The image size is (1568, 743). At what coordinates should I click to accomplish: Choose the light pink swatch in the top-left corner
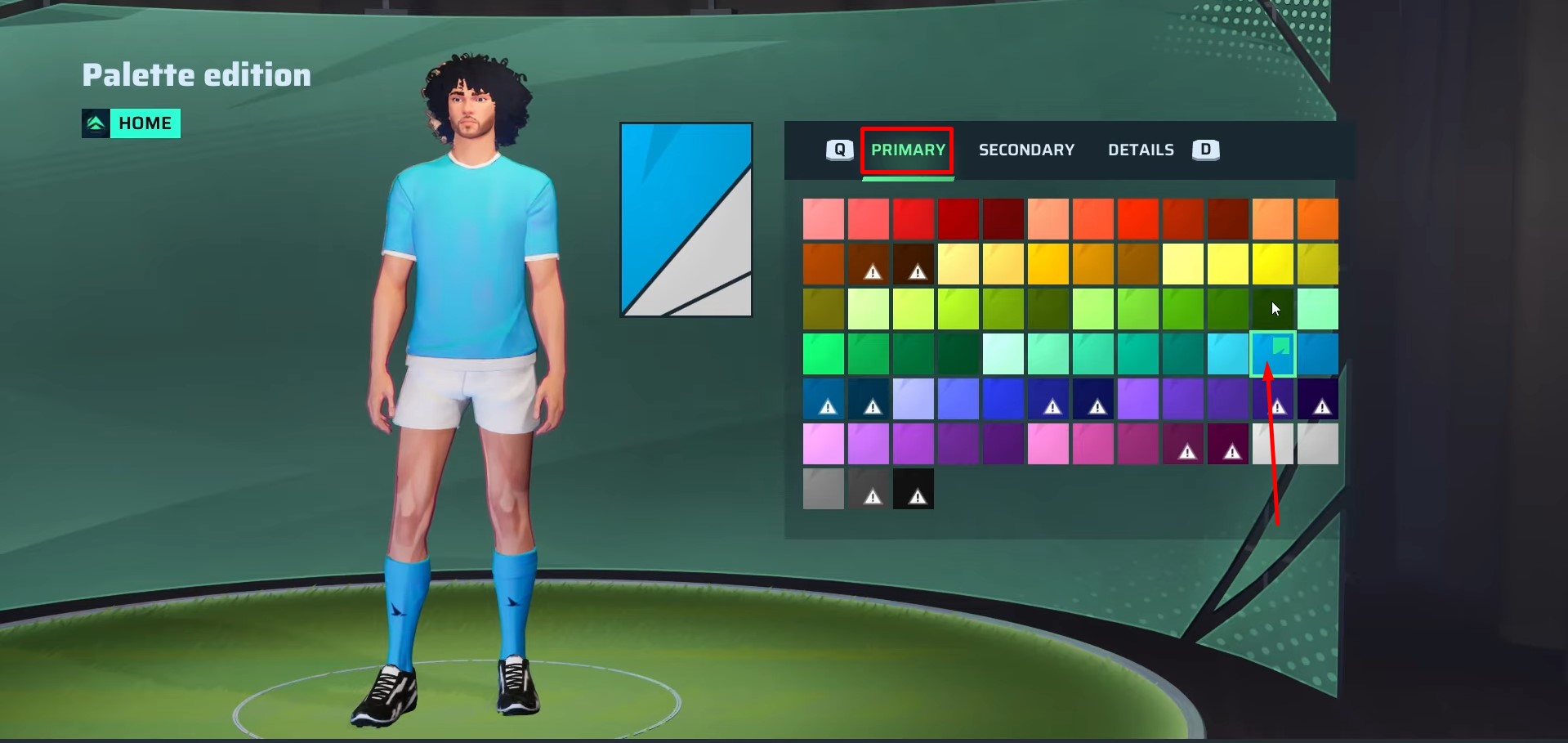(823, 218)
